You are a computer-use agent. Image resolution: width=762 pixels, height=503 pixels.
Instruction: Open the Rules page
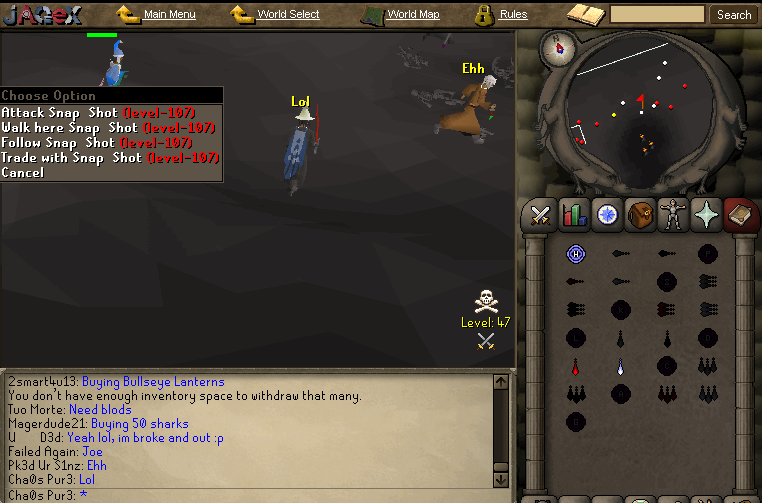coord(513,15)
